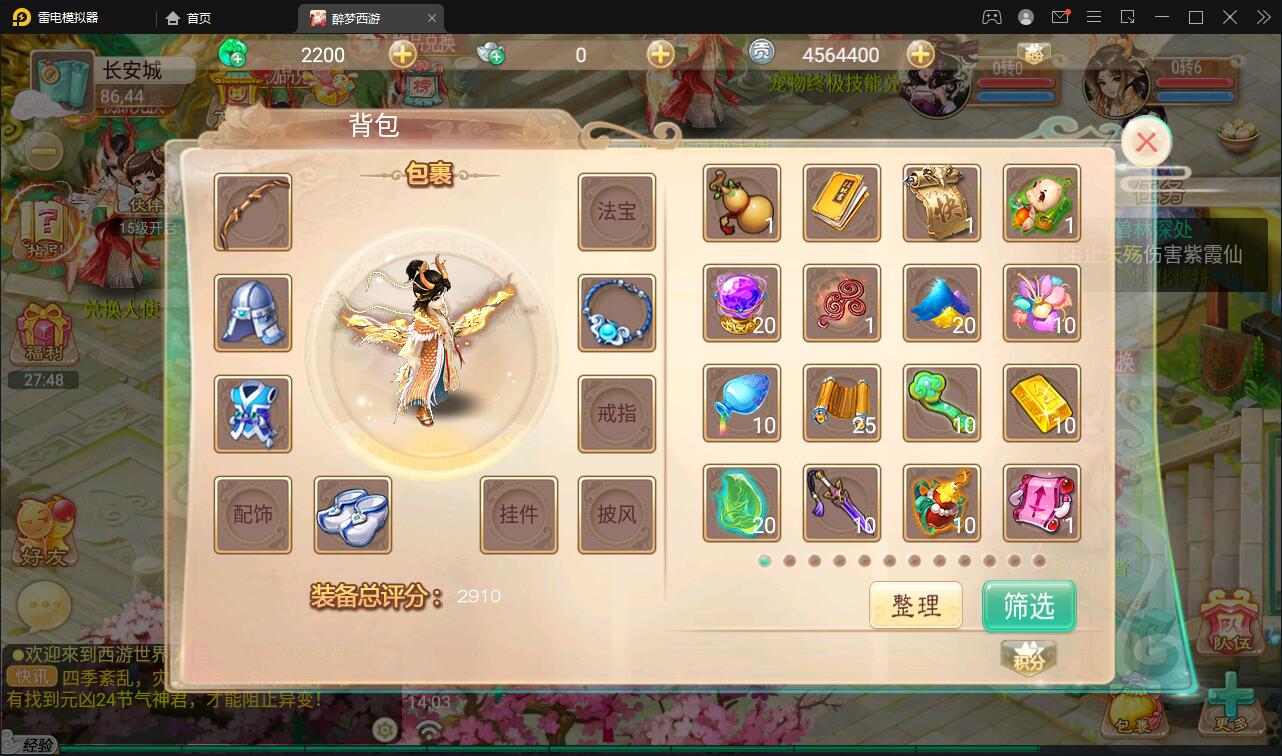The image size is (1282, 756).
Task: Select the equipped white shoes slot
Action: click(352, 514)
